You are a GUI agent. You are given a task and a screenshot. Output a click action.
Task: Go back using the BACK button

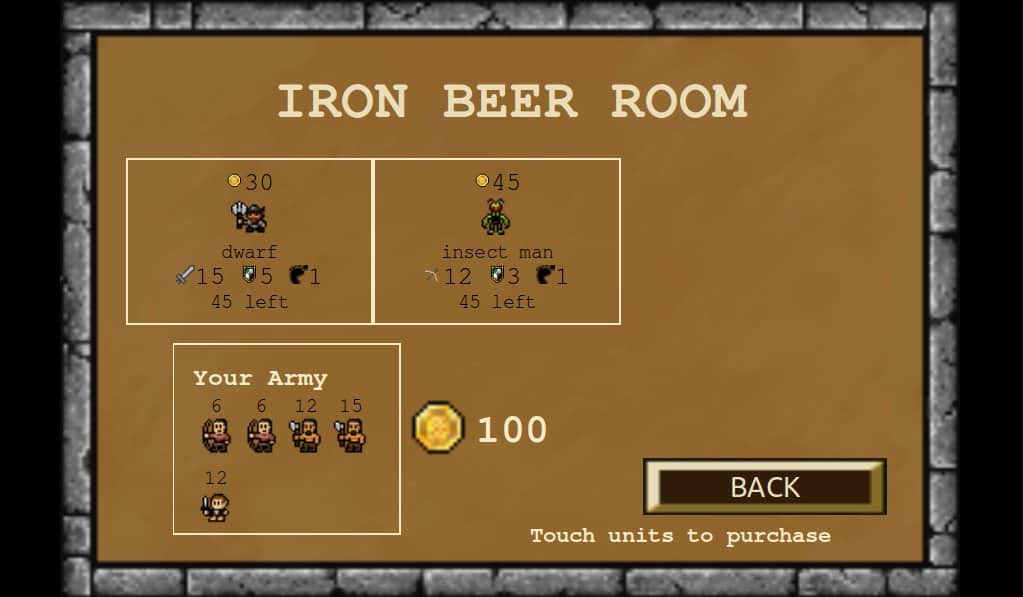tap(765, 487)
